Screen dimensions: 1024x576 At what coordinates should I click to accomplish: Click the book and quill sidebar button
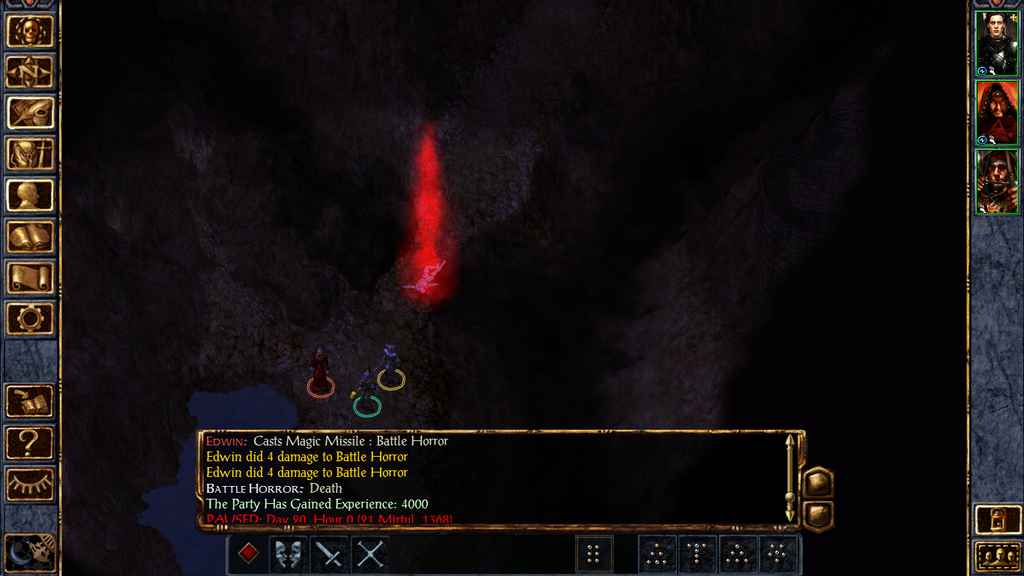(30, 402)
